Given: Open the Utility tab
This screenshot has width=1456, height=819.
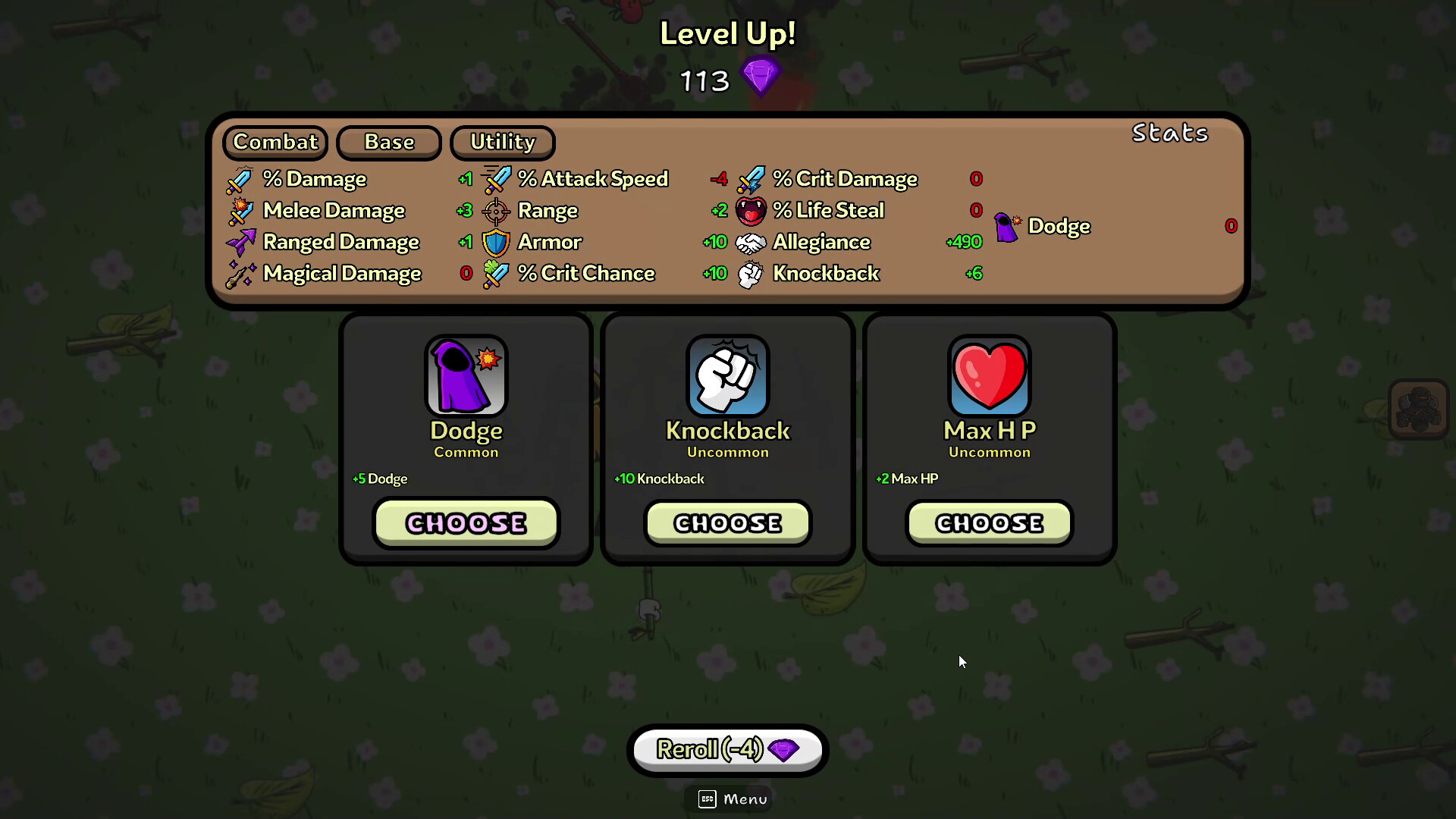Looking at the screenshot, I should (502, 143).
